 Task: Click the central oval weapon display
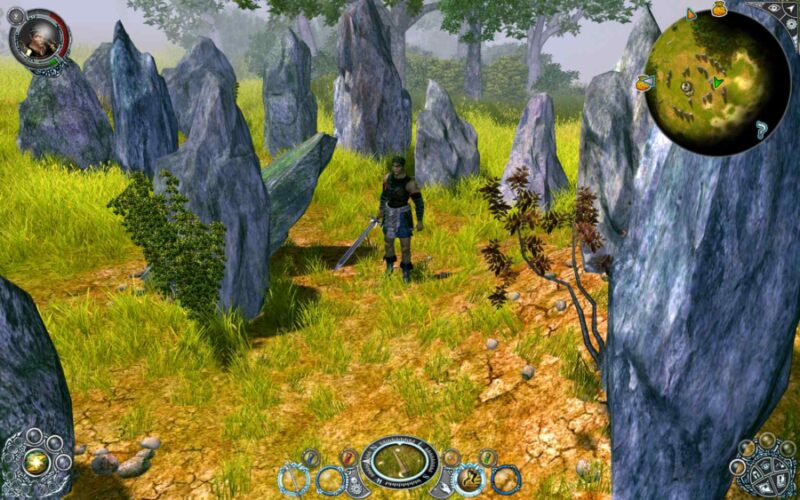[x=399, y=461]
